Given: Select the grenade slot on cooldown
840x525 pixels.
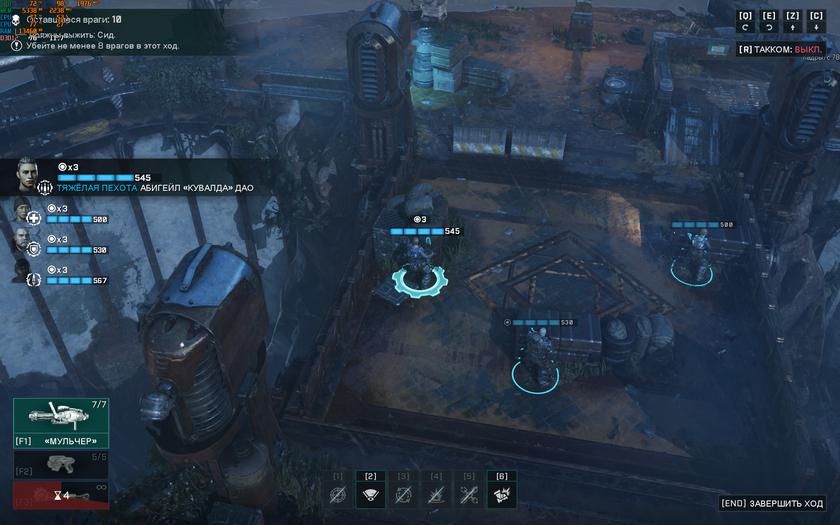Looking at the screenshot, I should point(60,495).
